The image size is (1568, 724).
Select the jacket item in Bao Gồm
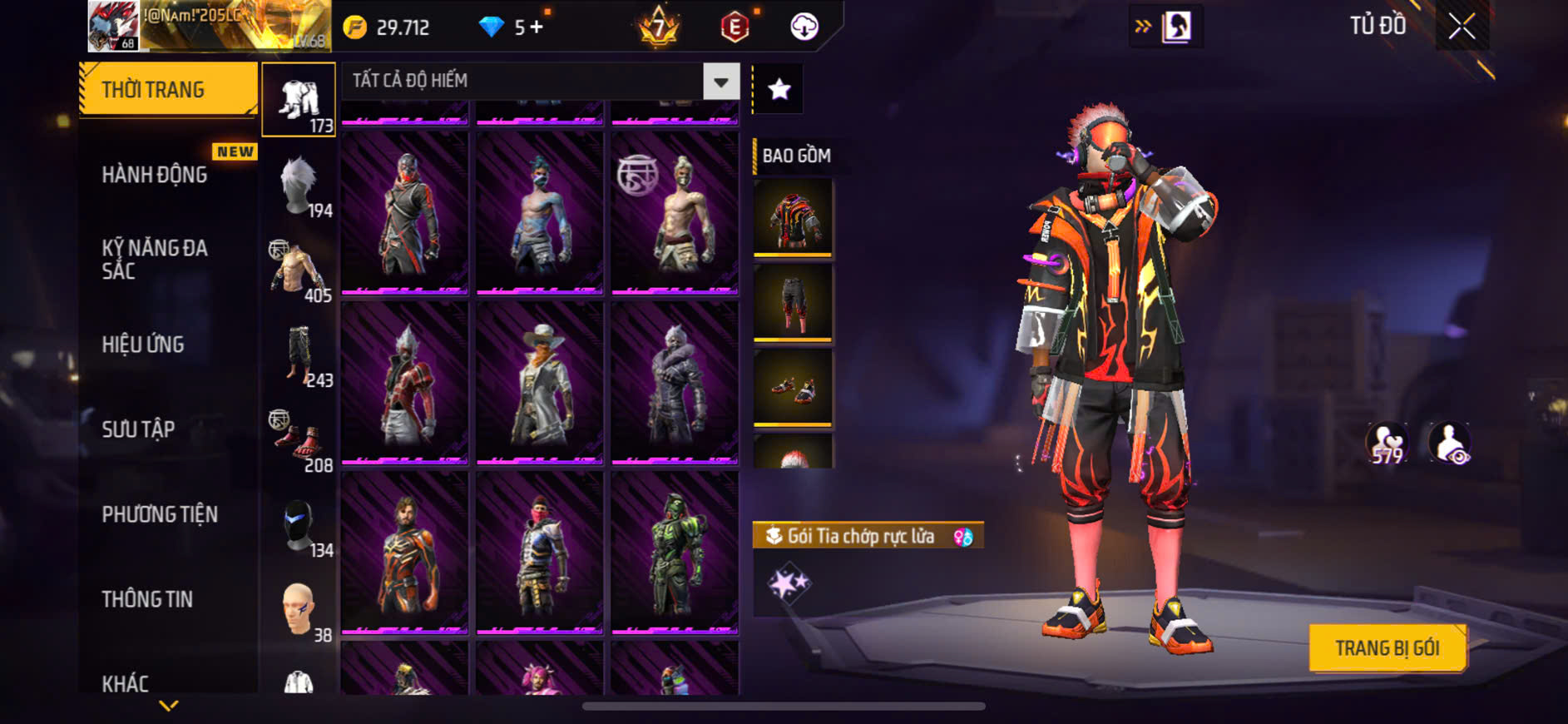point(793,218)
